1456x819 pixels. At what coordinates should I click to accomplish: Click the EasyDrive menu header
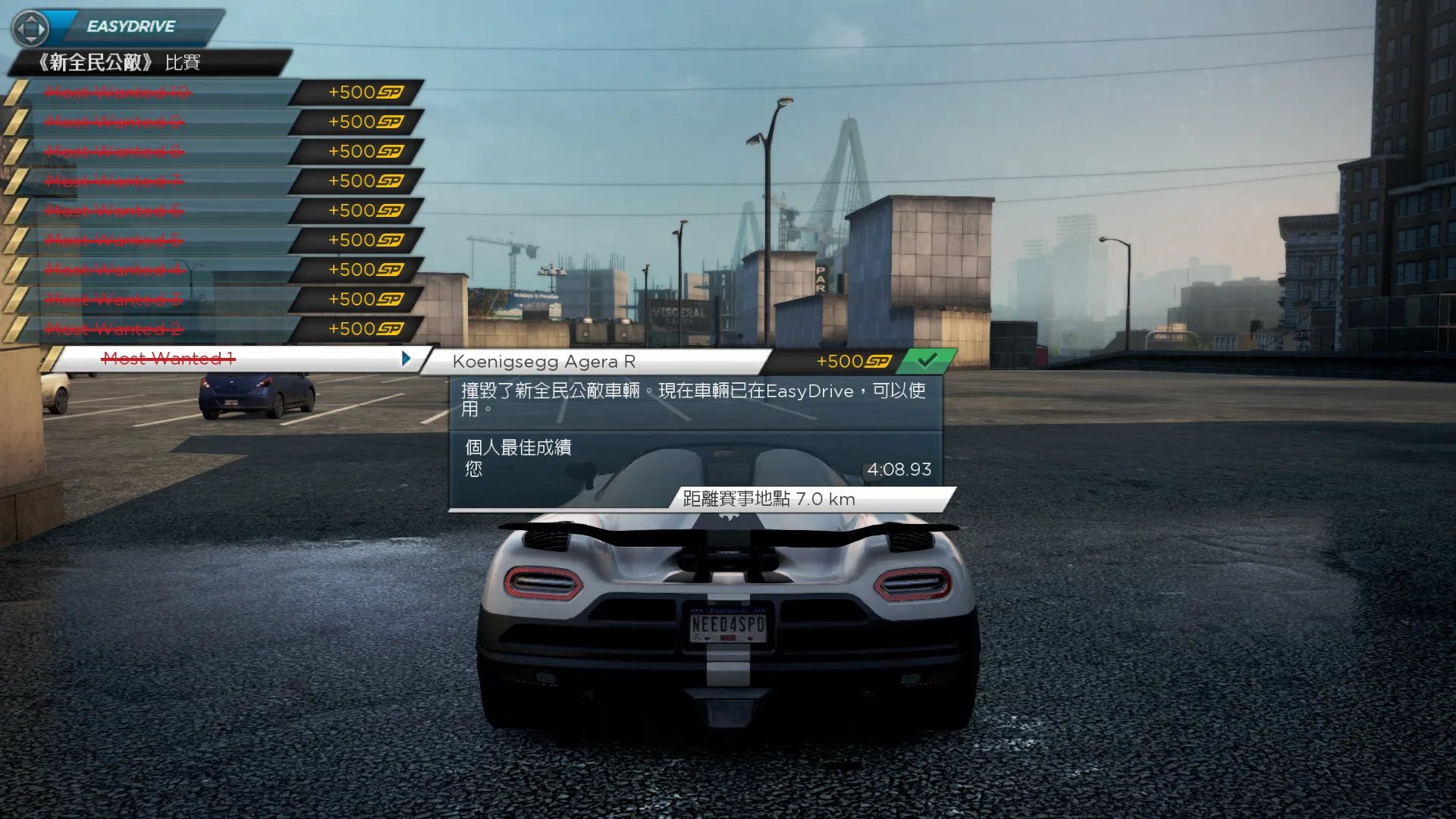(130, 27)
